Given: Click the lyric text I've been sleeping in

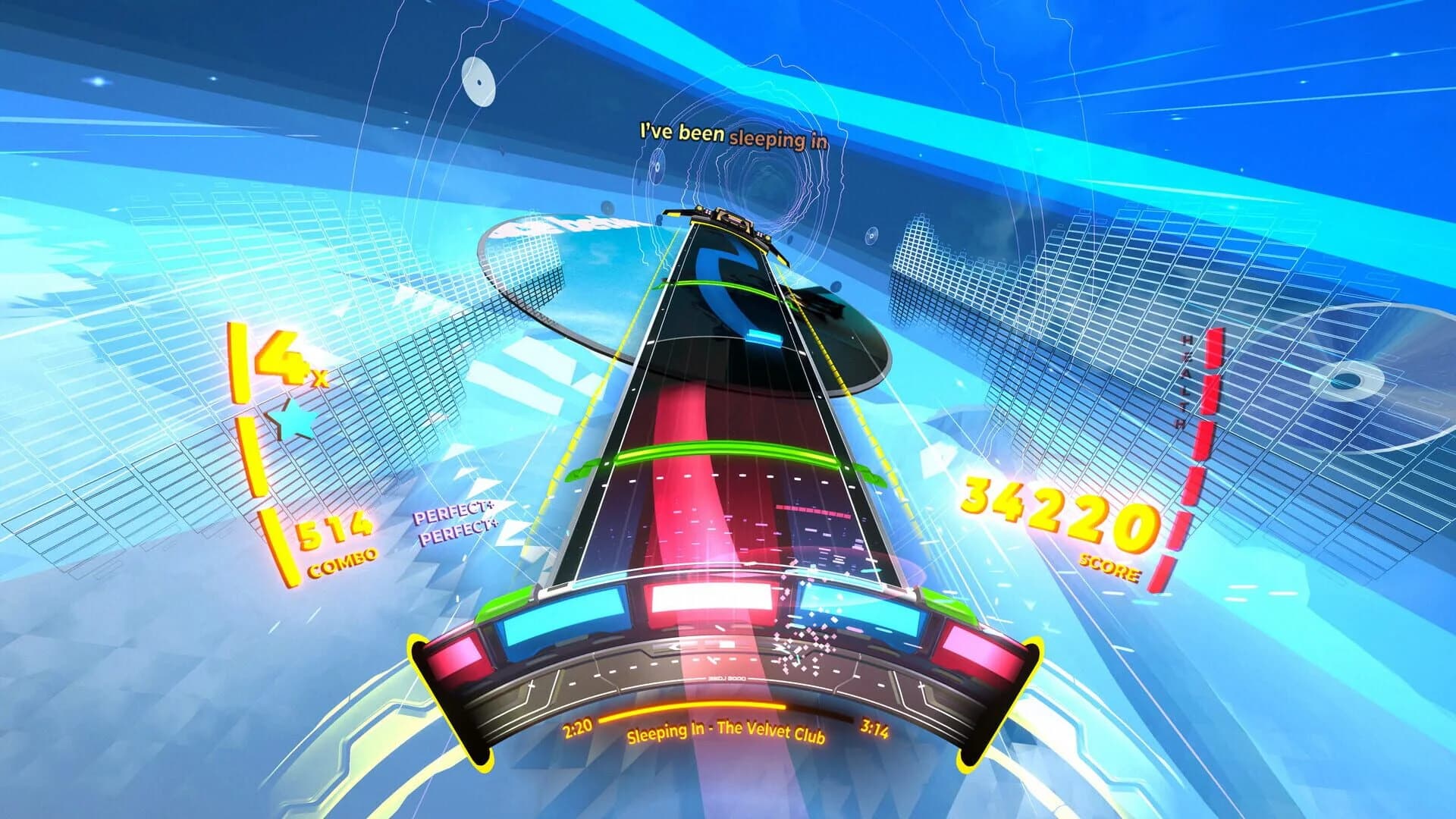Looking at the screenshot, I should (x=734, y=134).
